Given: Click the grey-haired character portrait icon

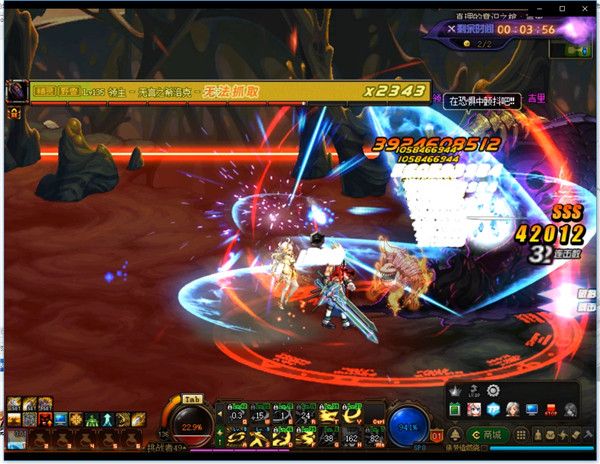Looking at the screenshot, I should (511, 409).
